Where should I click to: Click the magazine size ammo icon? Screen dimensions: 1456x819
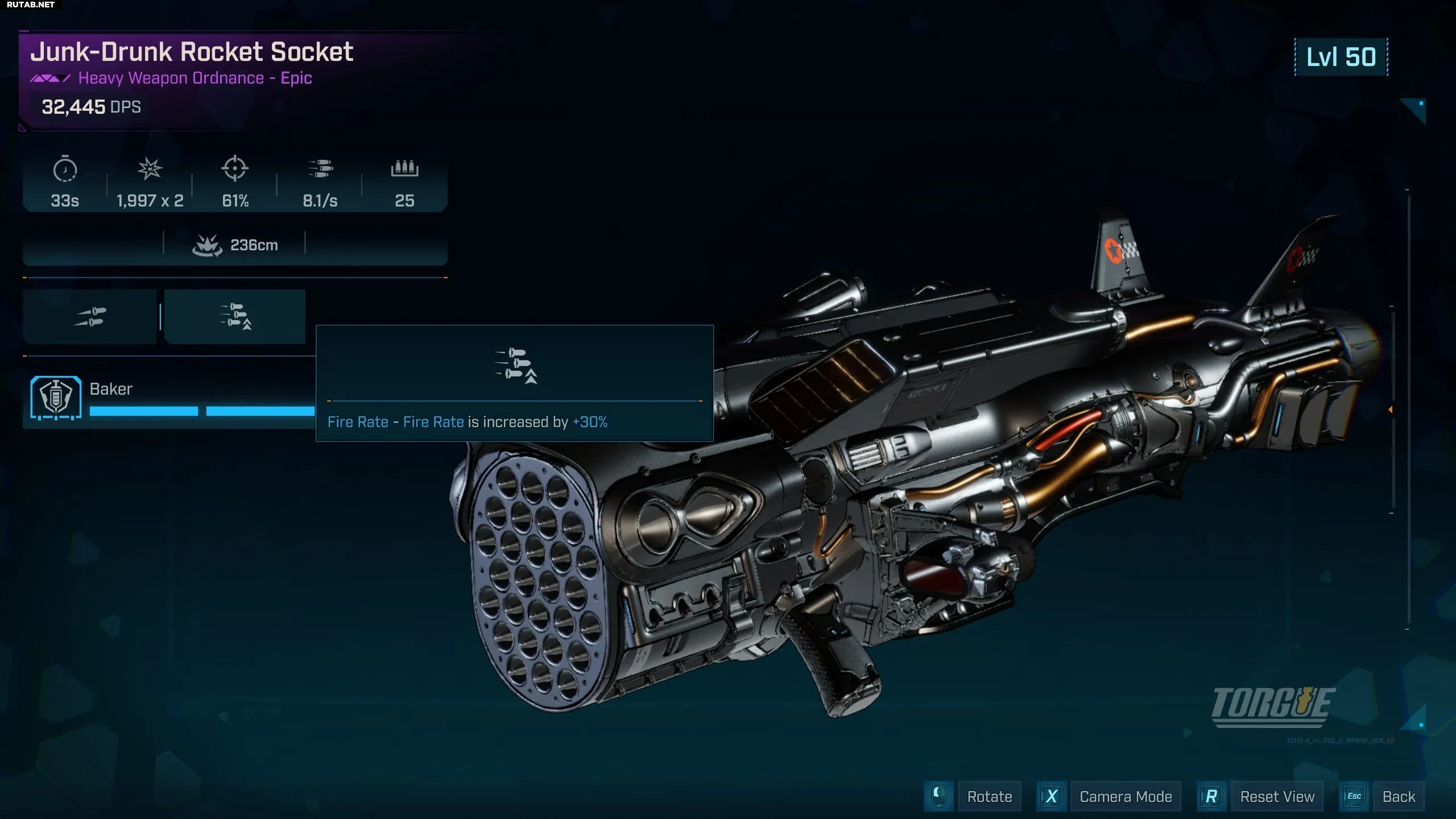click(404, 169)
